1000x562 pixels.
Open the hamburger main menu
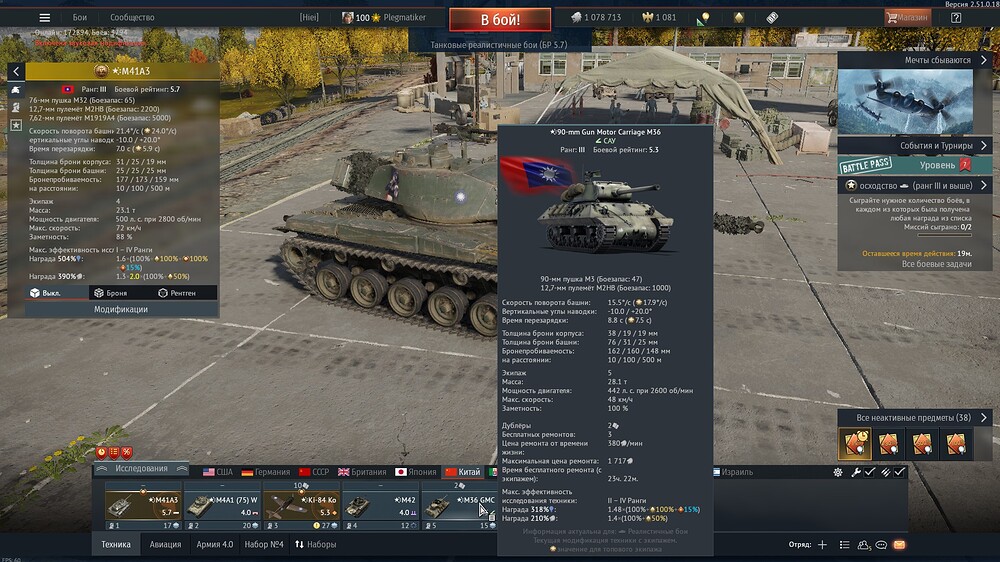(44, 18)
